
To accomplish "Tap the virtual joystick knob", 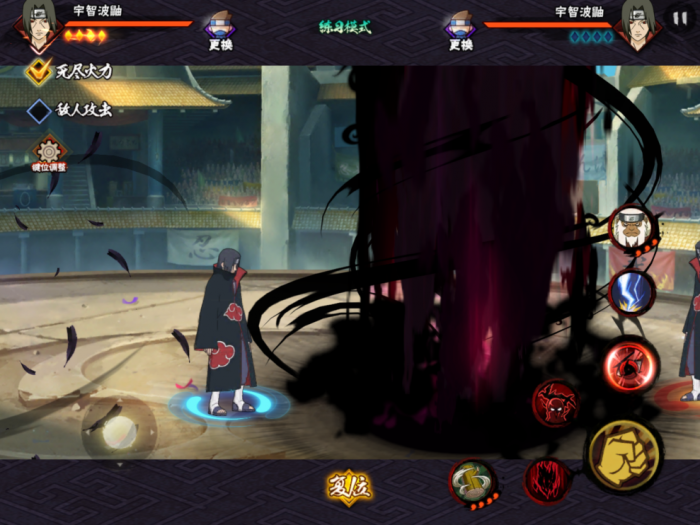I will 119,430.
